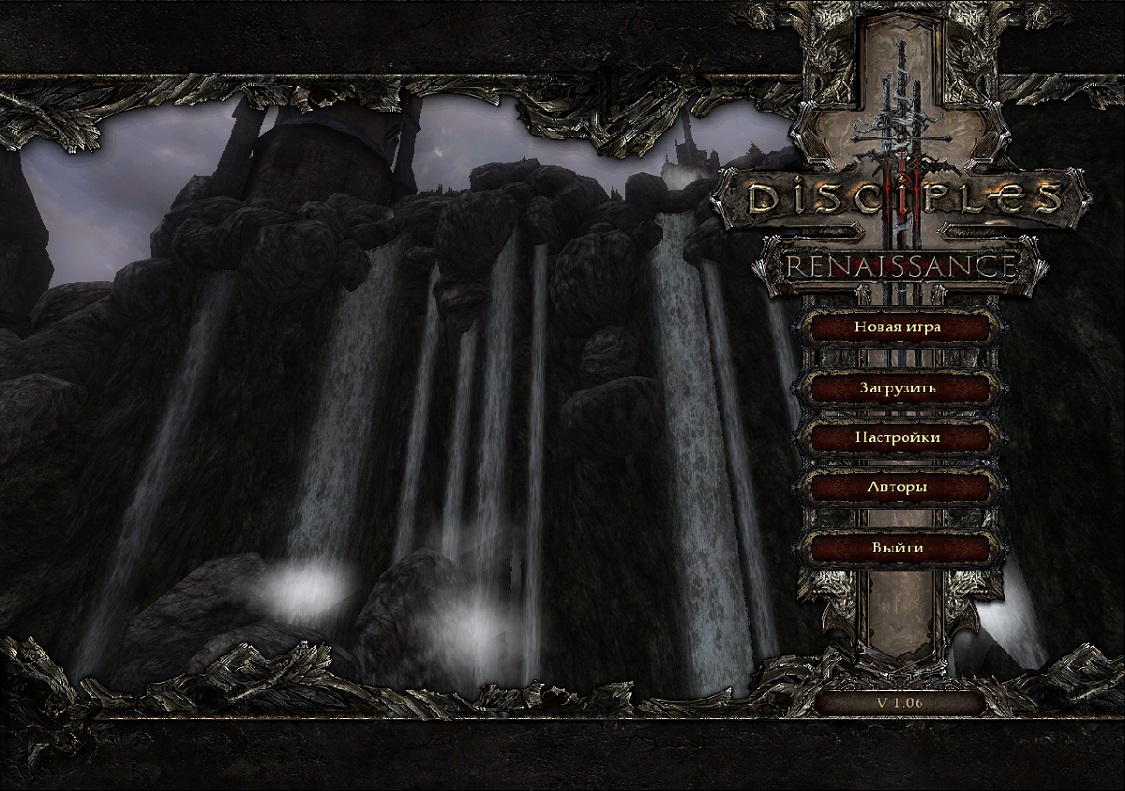Image resolution: width=1125 pixels, height=791 pixels.
Task: Open the Настройки settings menu
Action: (x=897, y=438)
